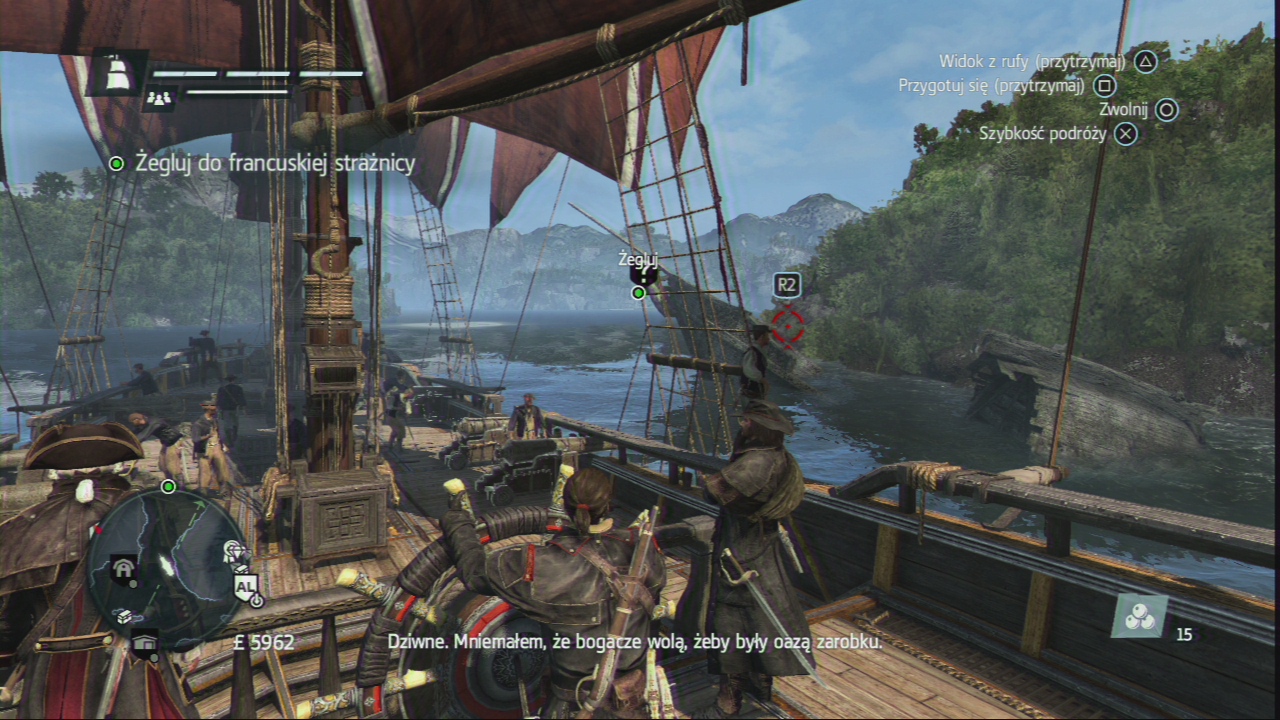
Task: Open the circular minimap
Action: 166,568
